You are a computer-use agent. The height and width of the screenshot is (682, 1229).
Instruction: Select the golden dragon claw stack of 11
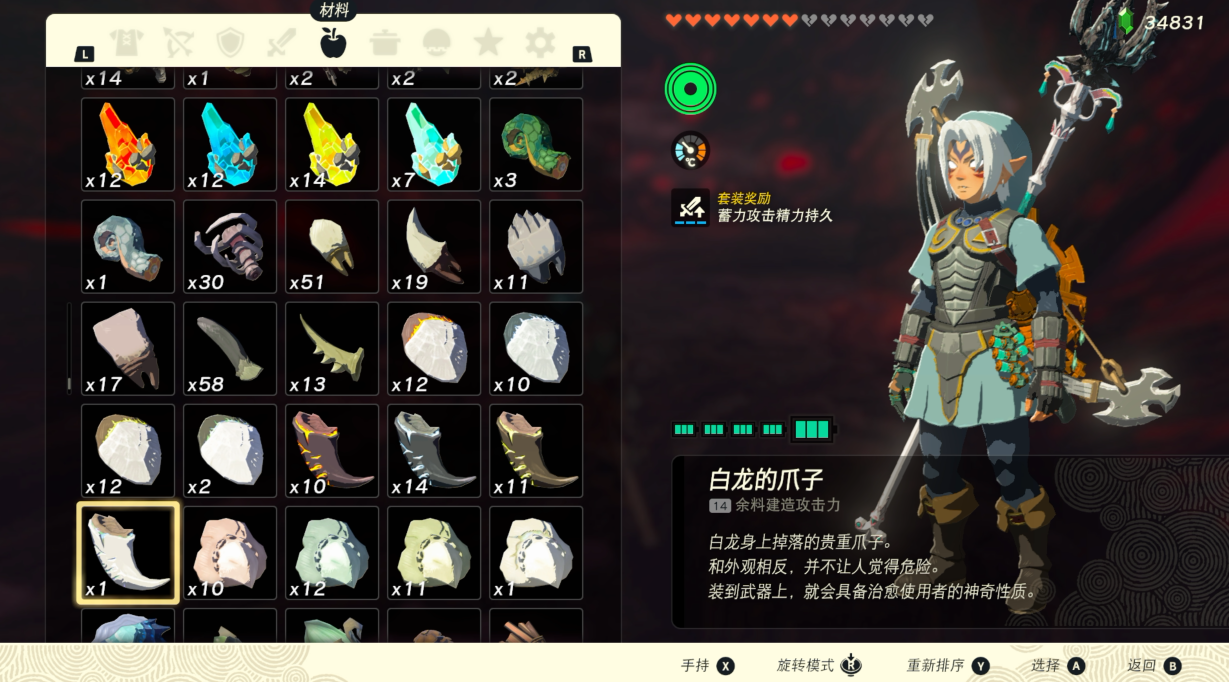click(x=536, y=450)
